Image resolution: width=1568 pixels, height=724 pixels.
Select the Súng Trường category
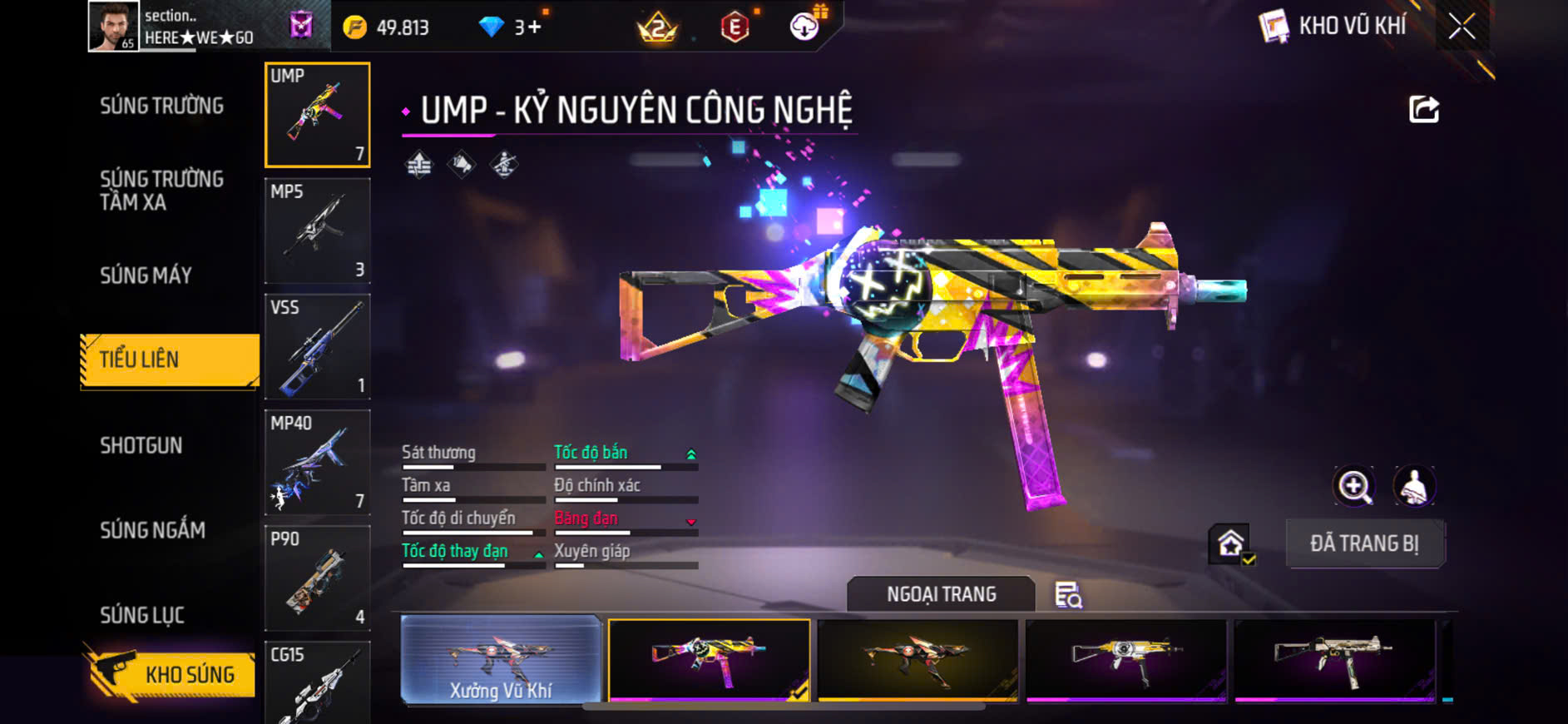(162, 106)
